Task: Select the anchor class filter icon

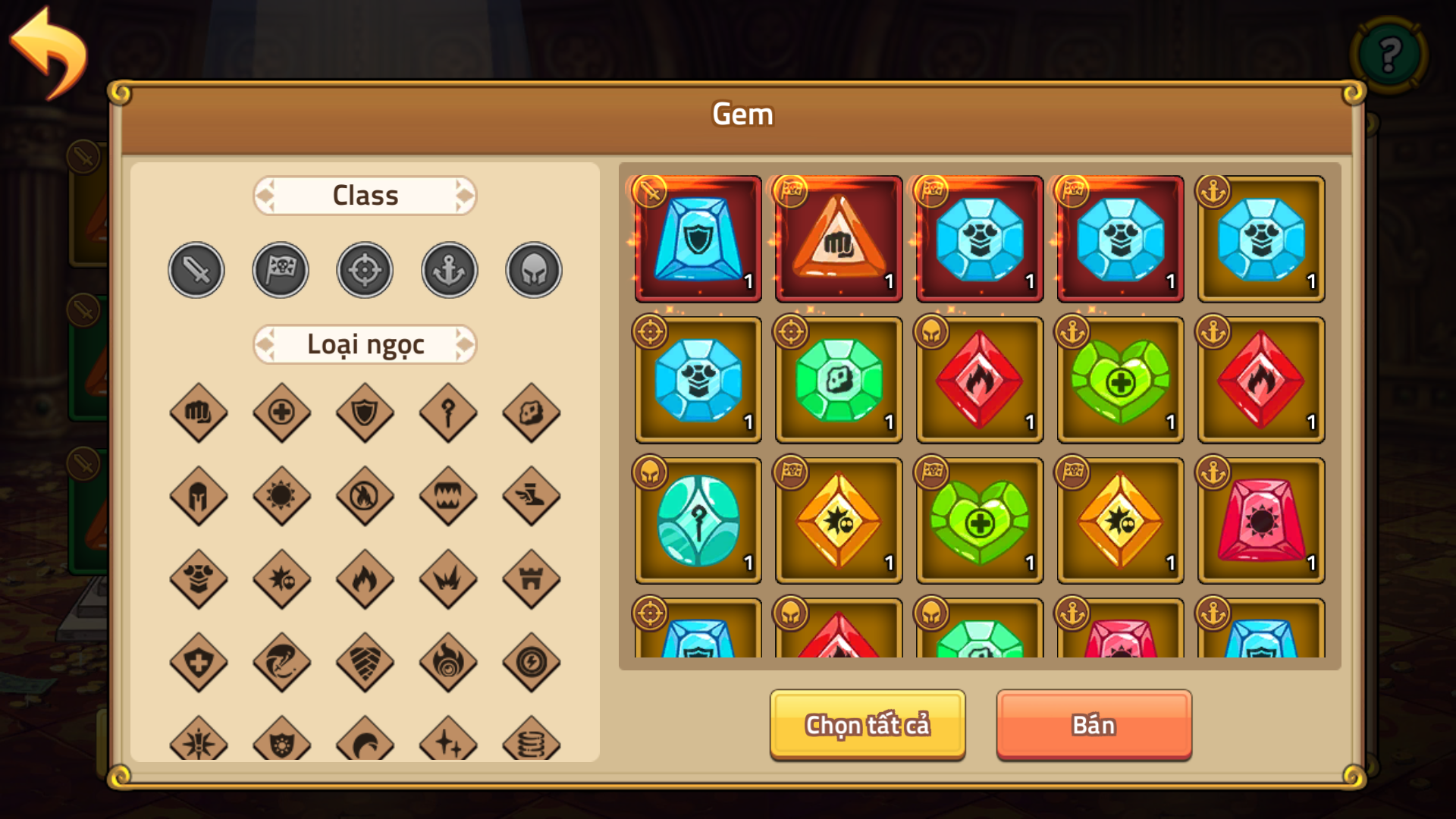Action: click(x=448, y=269)
